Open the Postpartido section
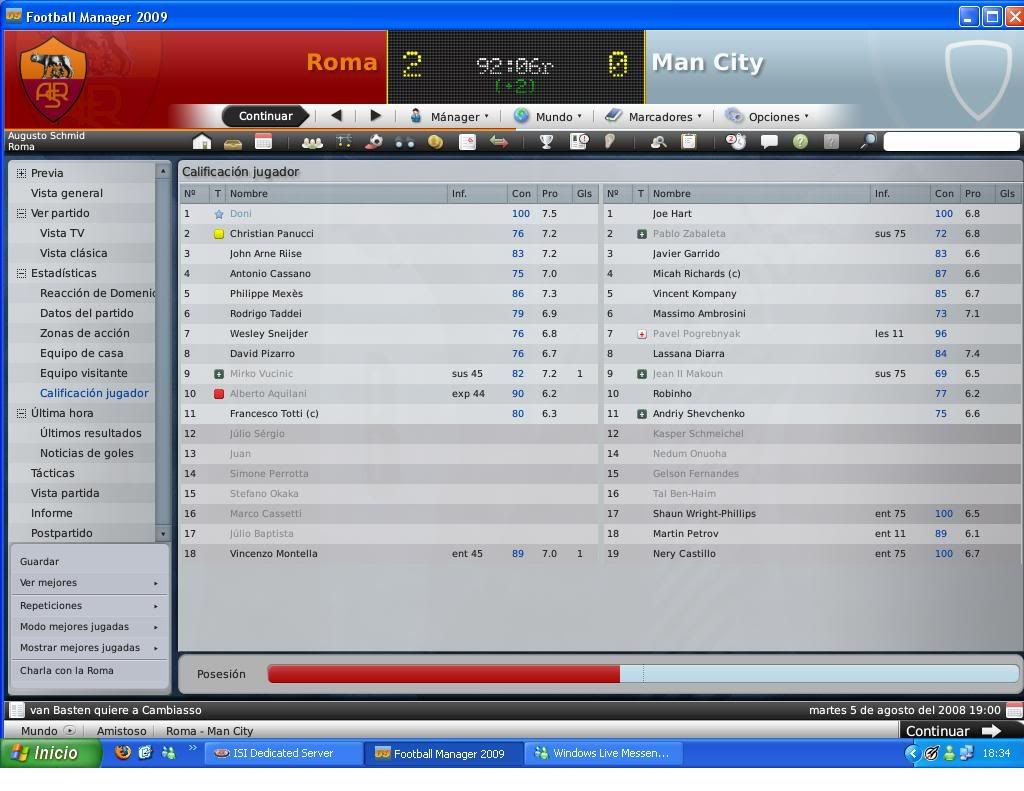The width and height of the screenshot is (1024, 791). (61, 533)
